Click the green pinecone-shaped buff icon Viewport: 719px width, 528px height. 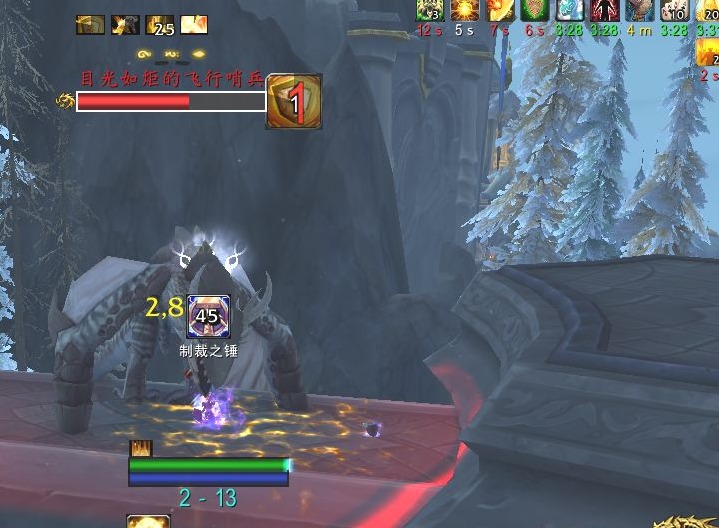click(x=535, y=10)
